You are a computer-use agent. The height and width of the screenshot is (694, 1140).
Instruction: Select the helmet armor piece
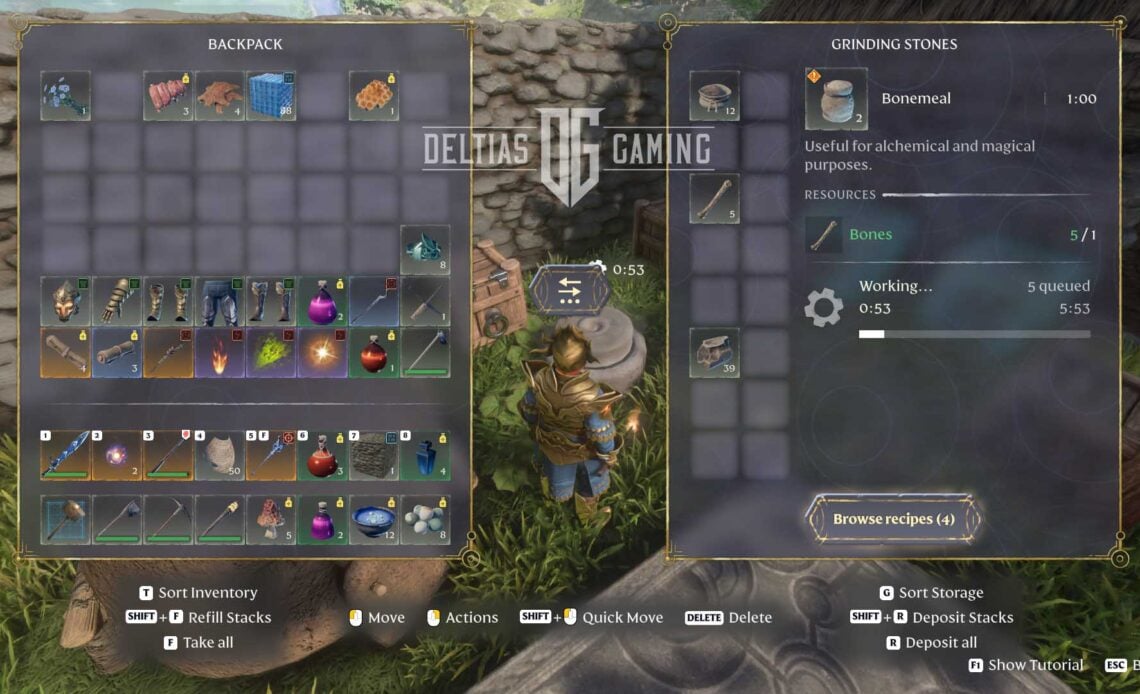(66, 301)
